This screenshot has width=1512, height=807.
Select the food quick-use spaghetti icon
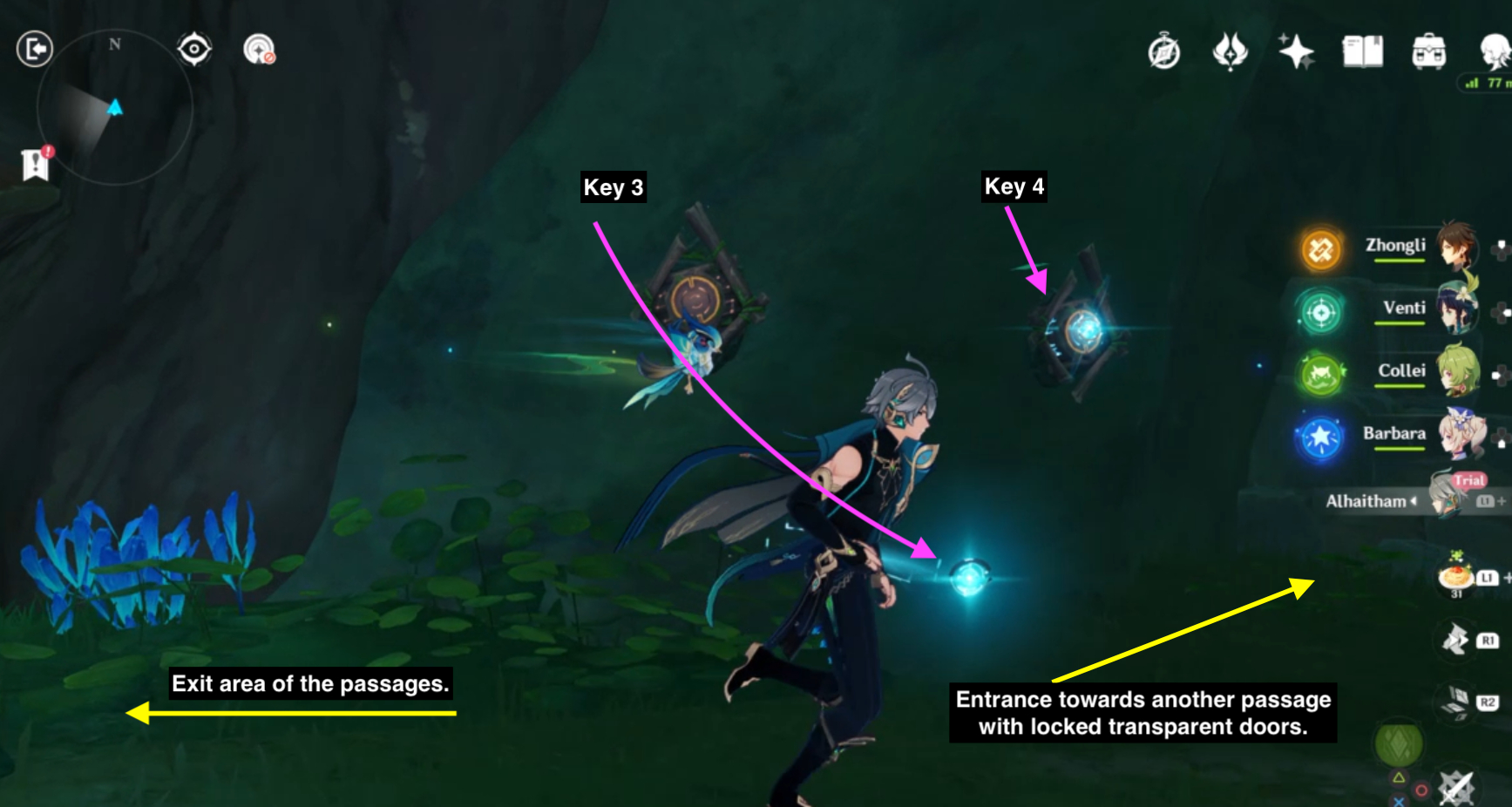click(1454, 578)
